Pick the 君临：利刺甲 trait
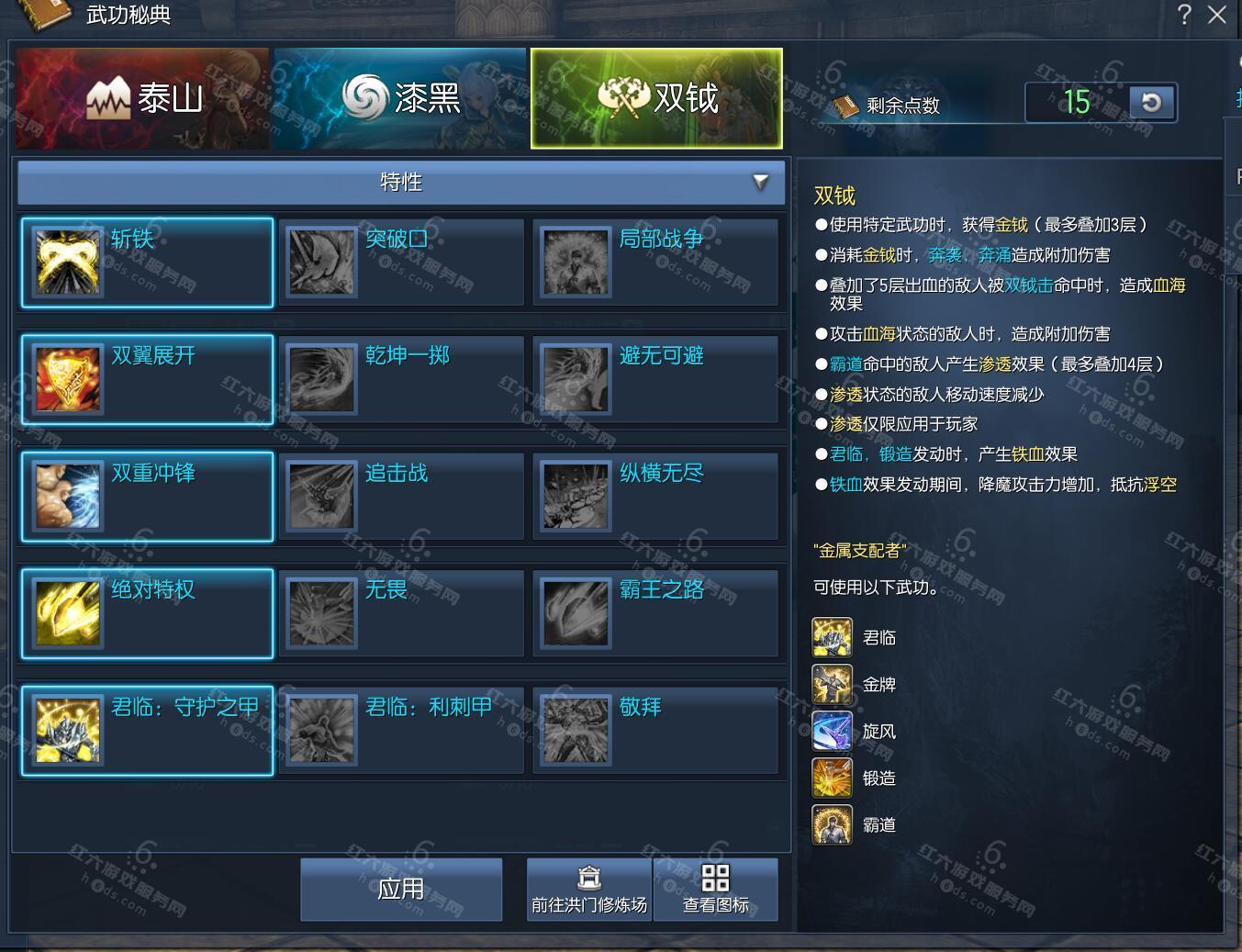This screenshot has height=952, width=1242. 401,731
